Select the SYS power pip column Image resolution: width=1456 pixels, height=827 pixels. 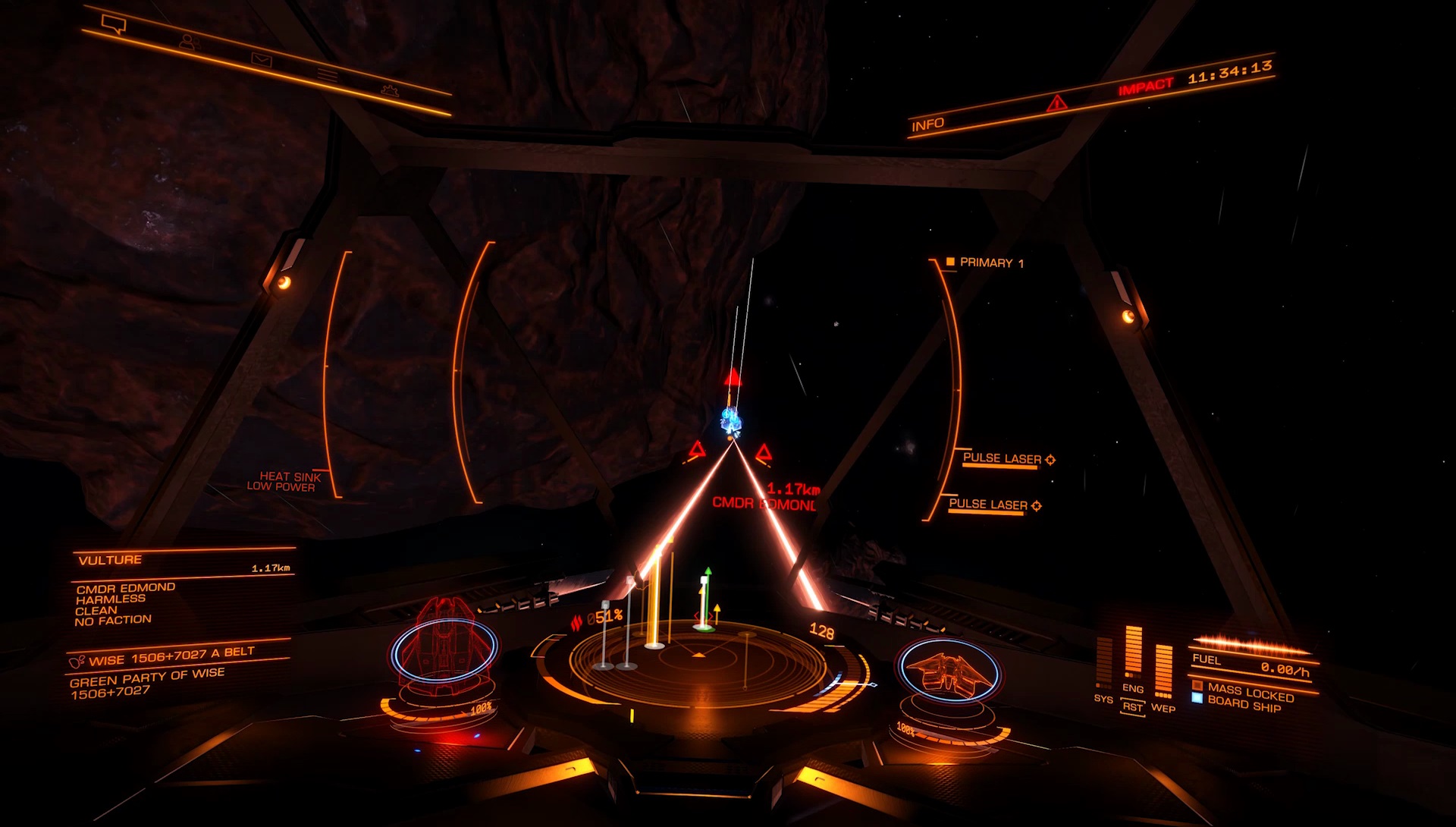1103,664
